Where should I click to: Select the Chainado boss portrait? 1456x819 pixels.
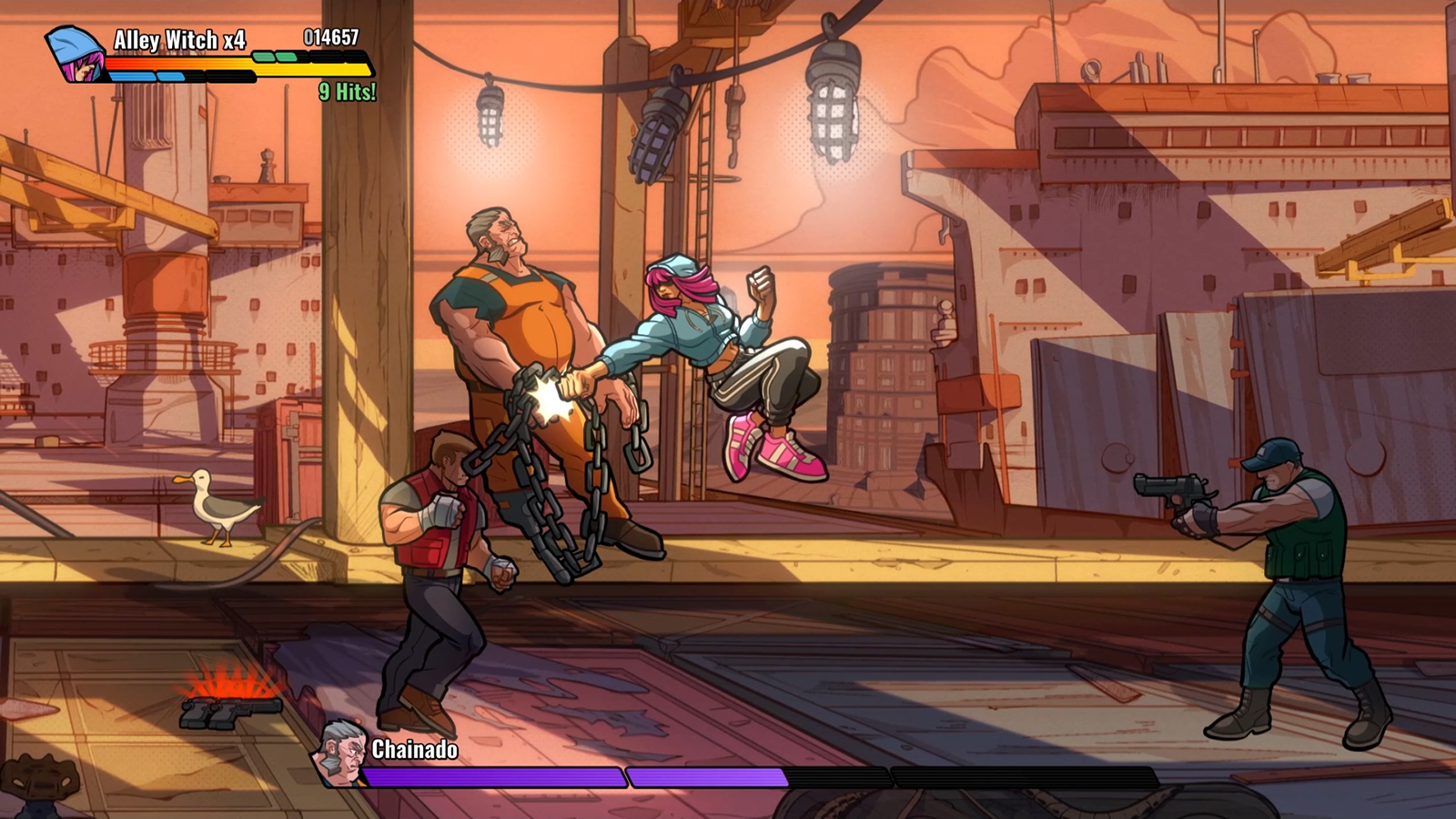(341, 753)
